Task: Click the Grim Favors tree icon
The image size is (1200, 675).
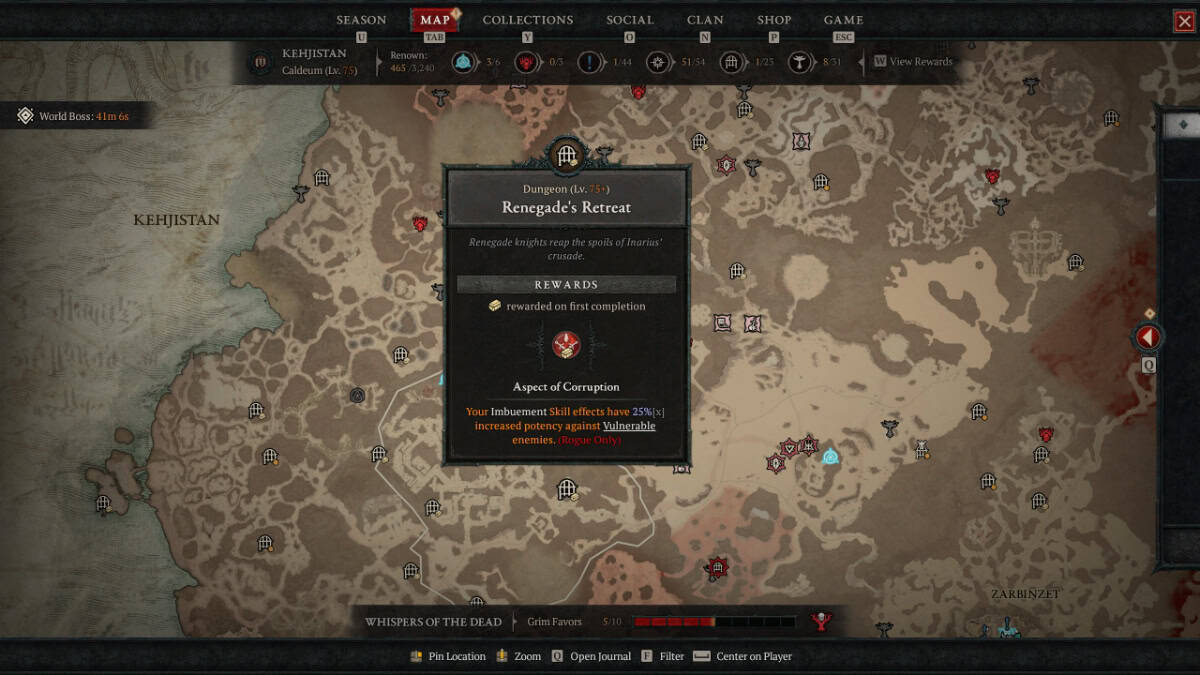Action: click(821, 622)
